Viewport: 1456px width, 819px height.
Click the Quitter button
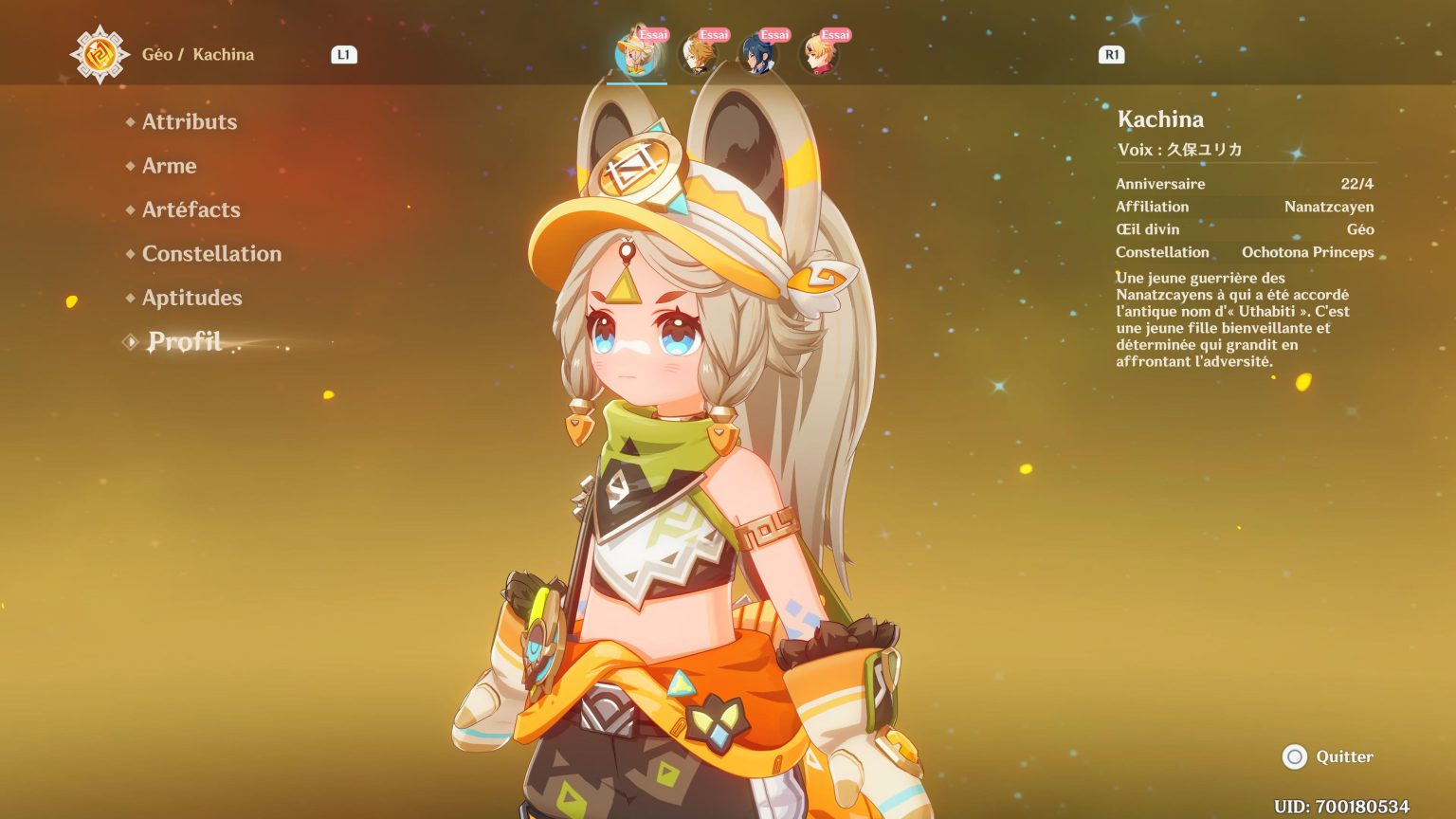pyautogui.click(x=1344, y=756)
